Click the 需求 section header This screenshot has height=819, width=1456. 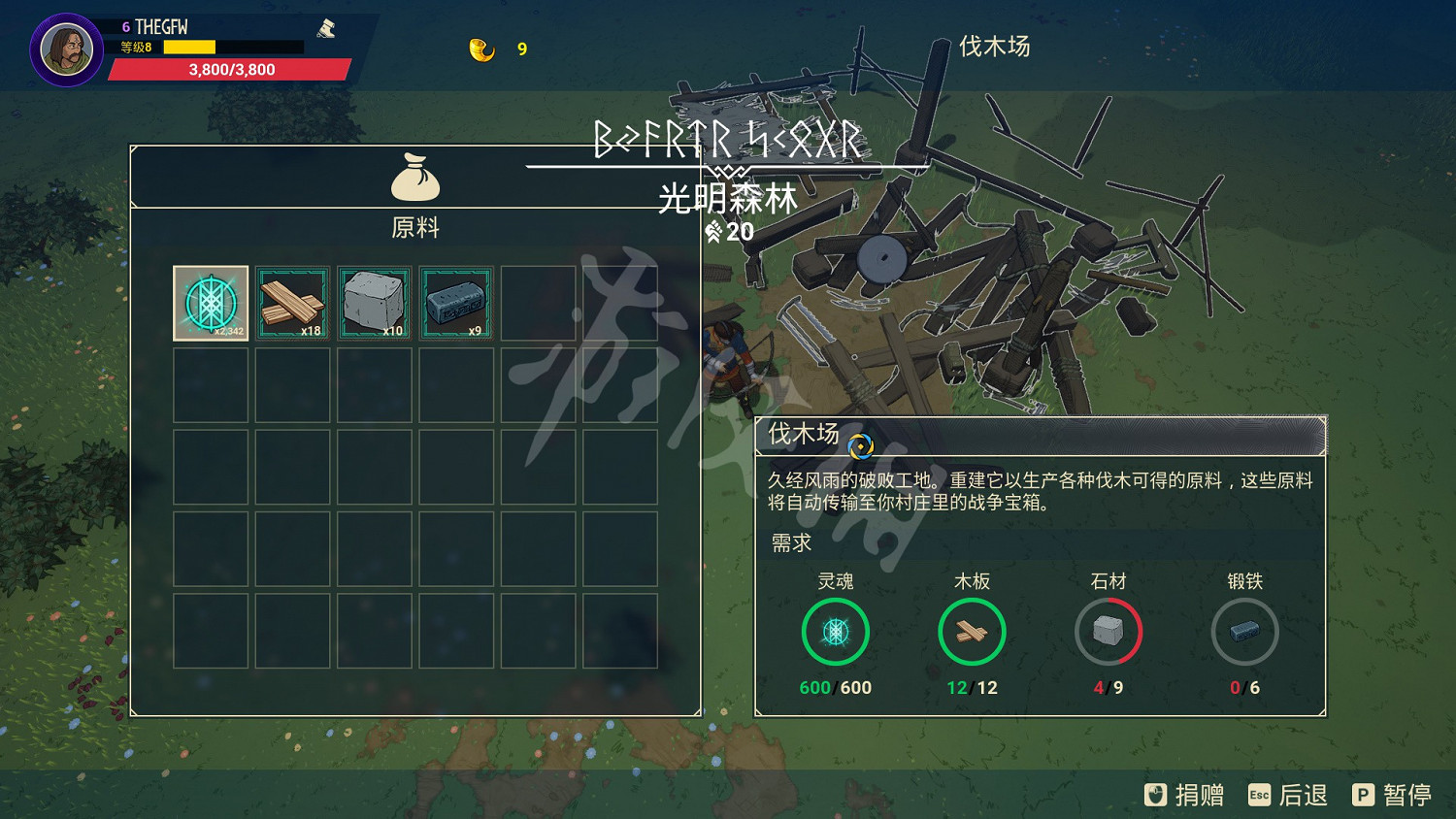pos(790,541)
